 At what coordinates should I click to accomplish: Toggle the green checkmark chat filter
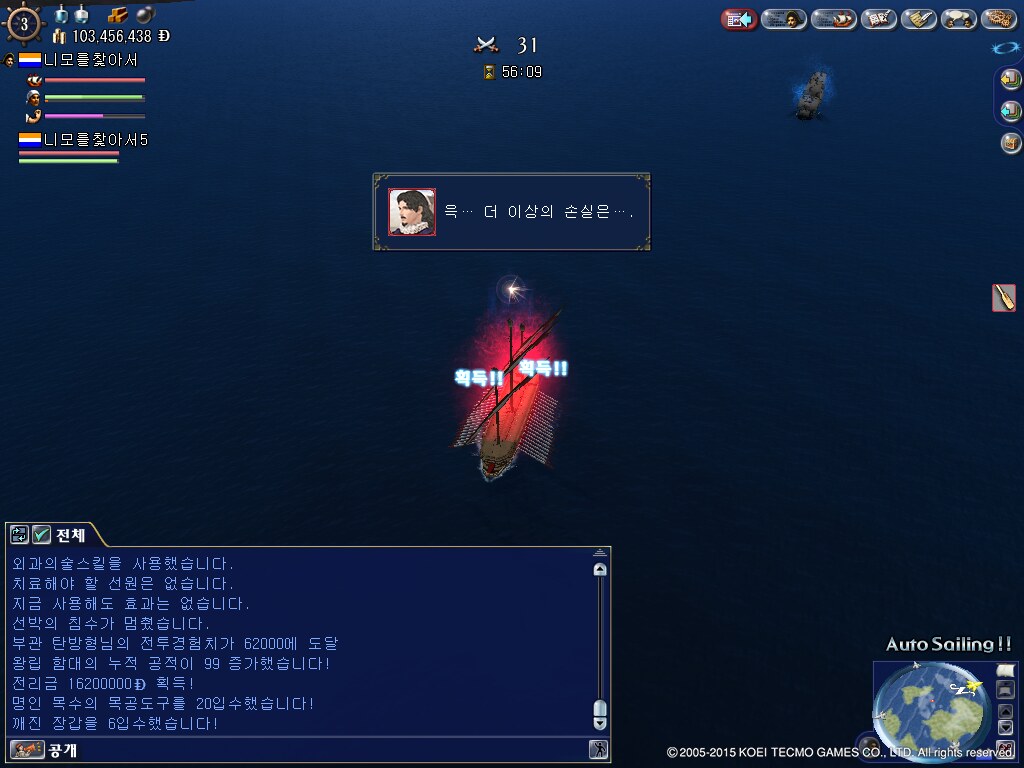(42, 535)
